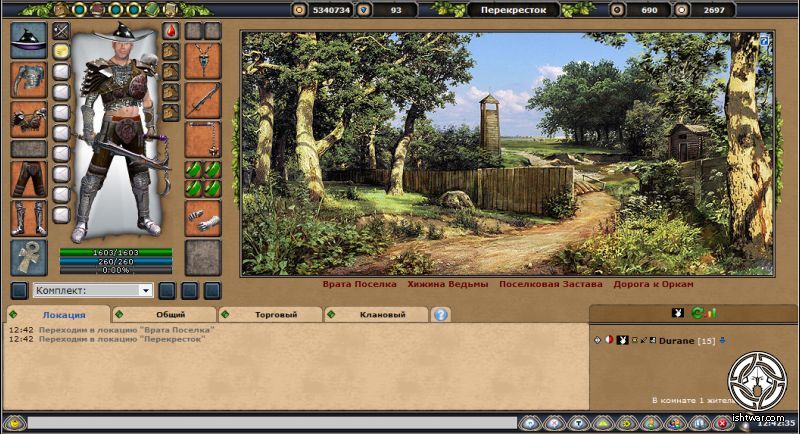
Task: Switch to the Общий chat tab
Action: click(169, 314)
